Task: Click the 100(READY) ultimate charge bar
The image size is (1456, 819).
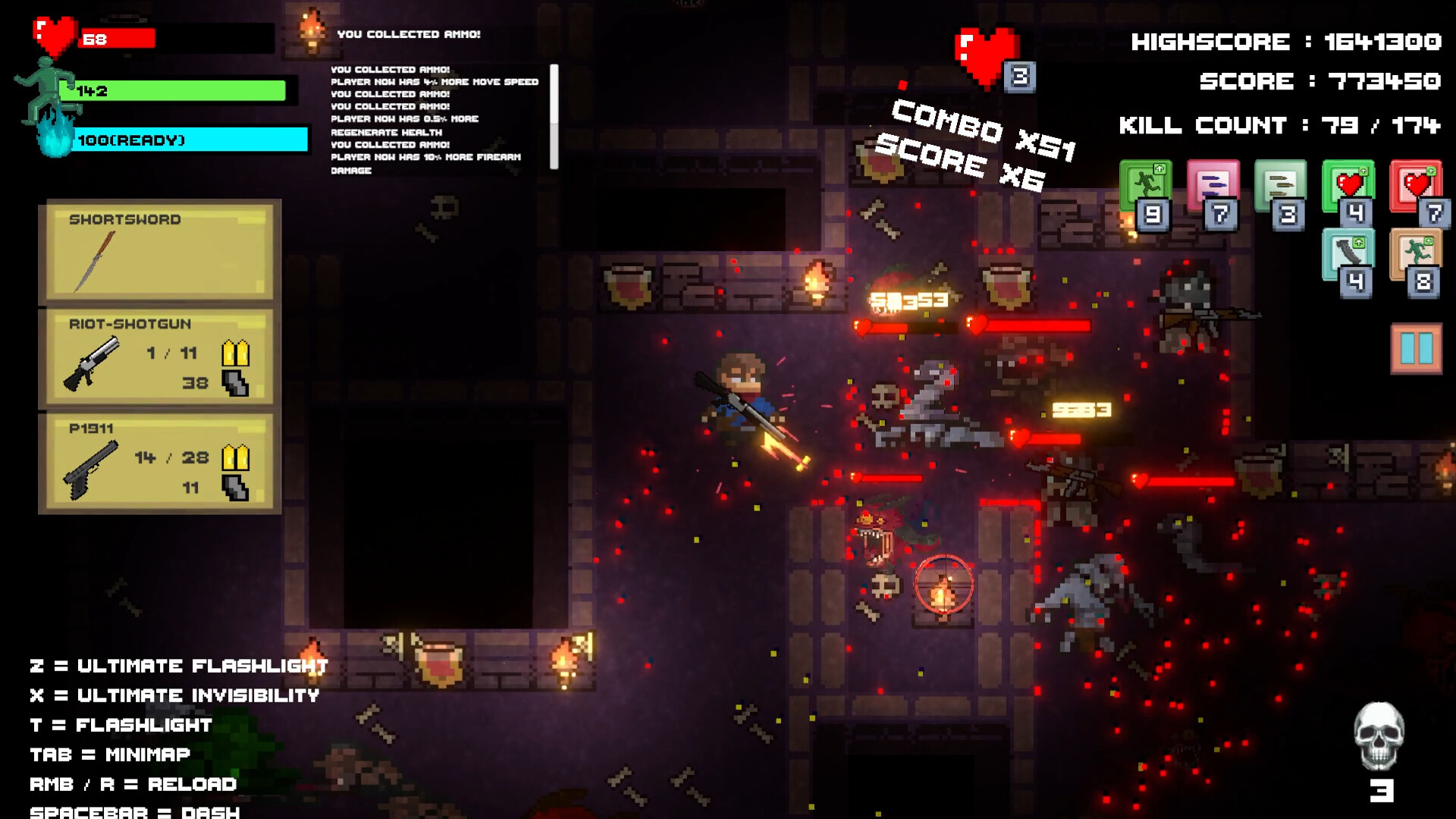Action: coord(190,140)
